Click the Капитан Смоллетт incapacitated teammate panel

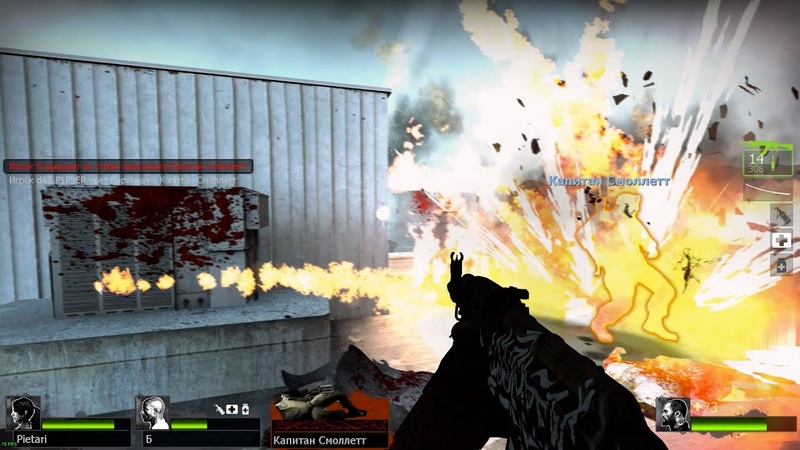330,418
